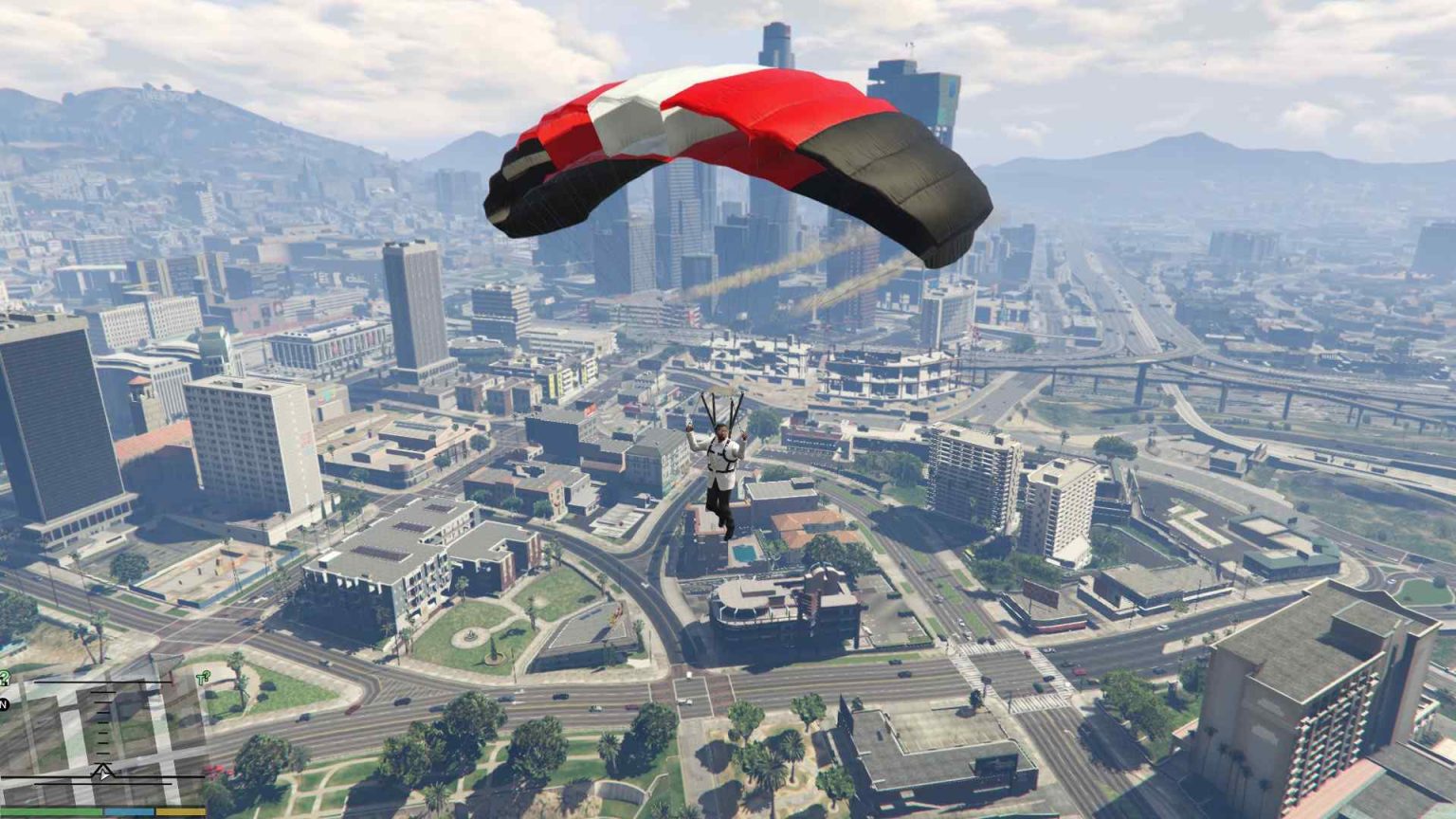
Task: Click the question mark beside the T blip
Action: (207, 675)
